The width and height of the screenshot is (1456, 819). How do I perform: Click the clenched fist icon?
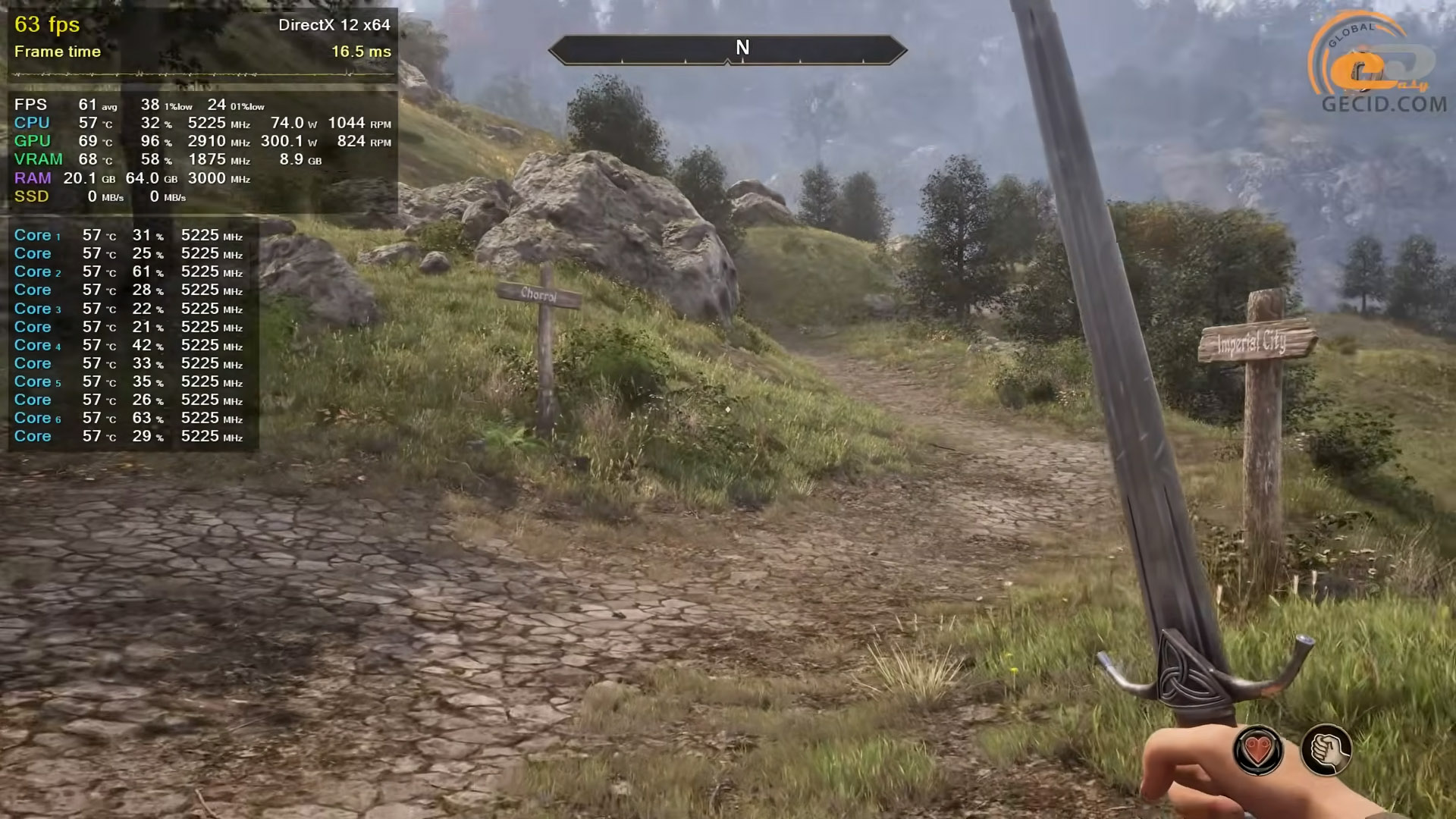click(1326, 750)
